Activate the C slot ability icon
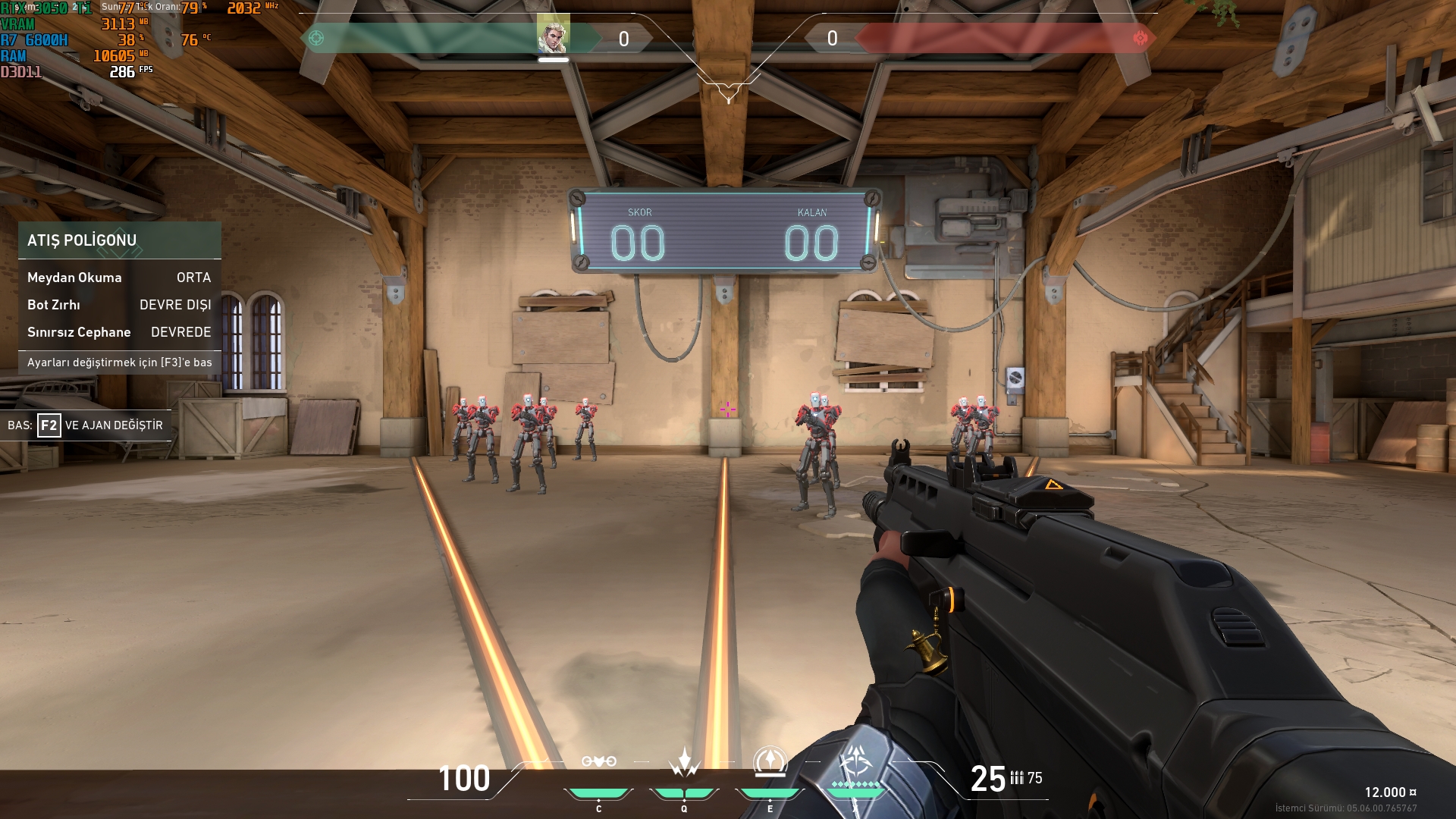The width and height of the screenshot is (1456, 819). [x=598, y=761]
